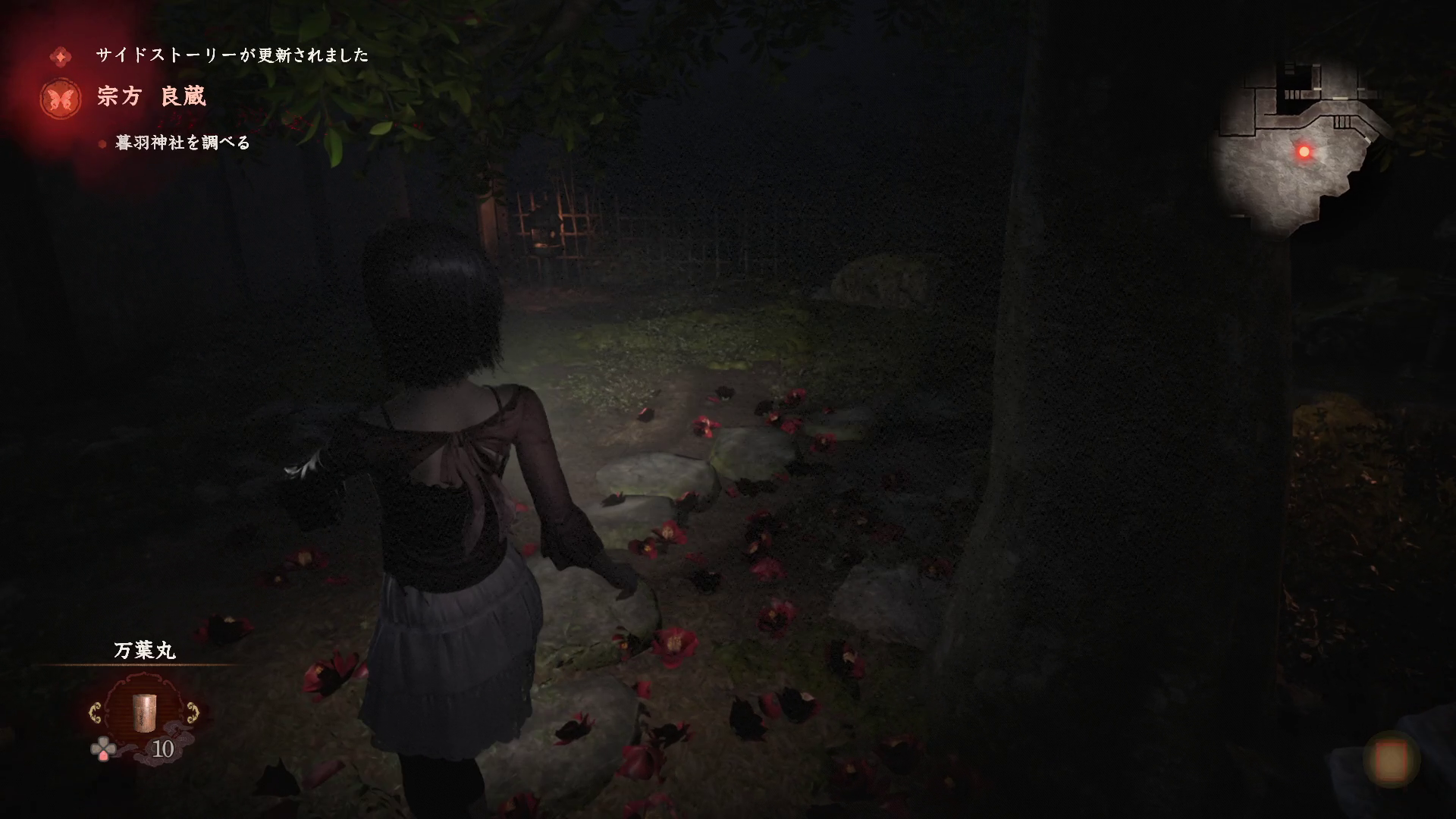Viewport: 1456px width, 819px height.
Task: Click the butterfly side story icon
Action: pos(61,99)
